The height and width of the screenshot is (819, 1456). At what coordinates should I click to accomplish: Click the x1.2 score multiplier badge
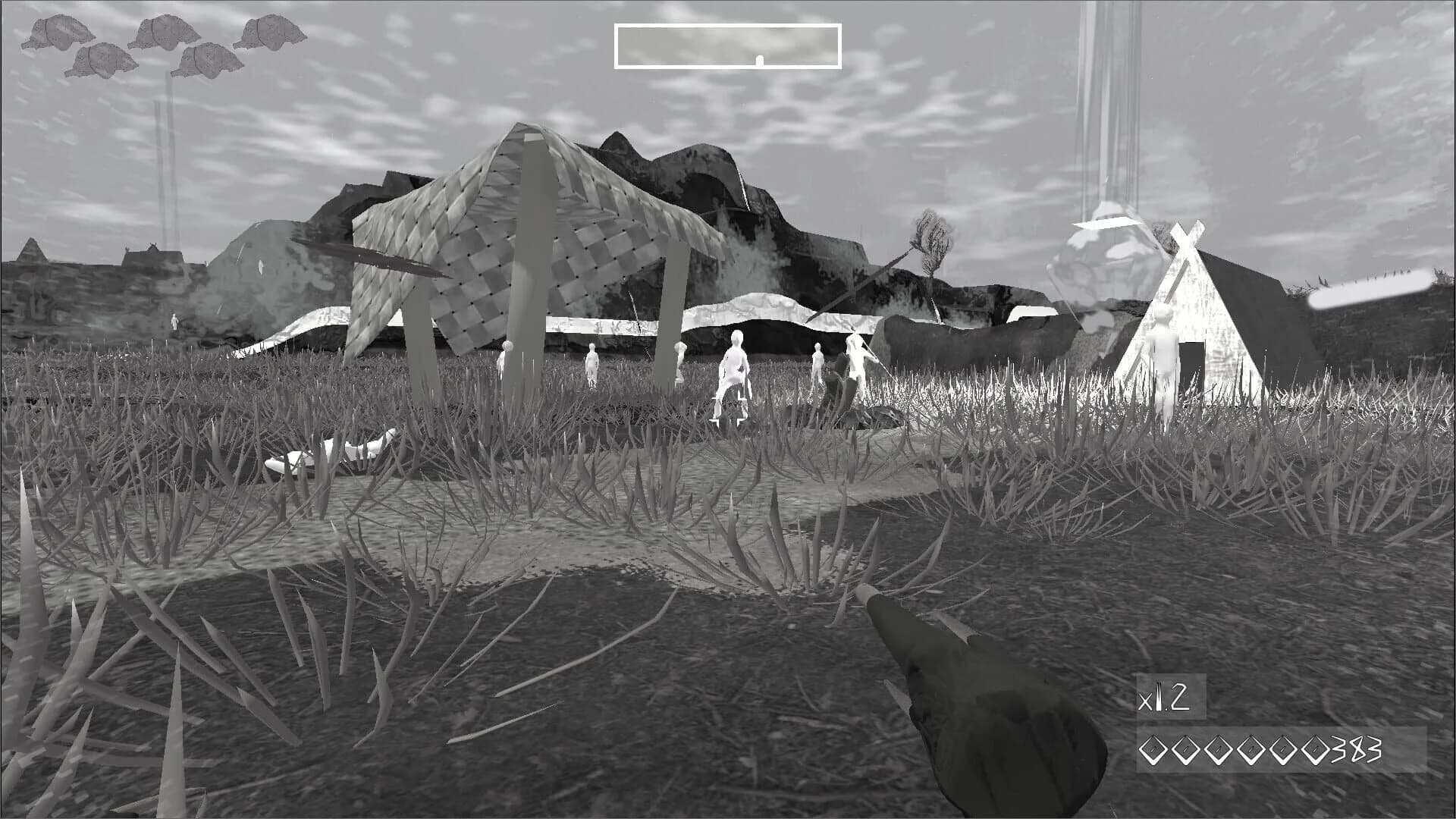(1164, 698)
